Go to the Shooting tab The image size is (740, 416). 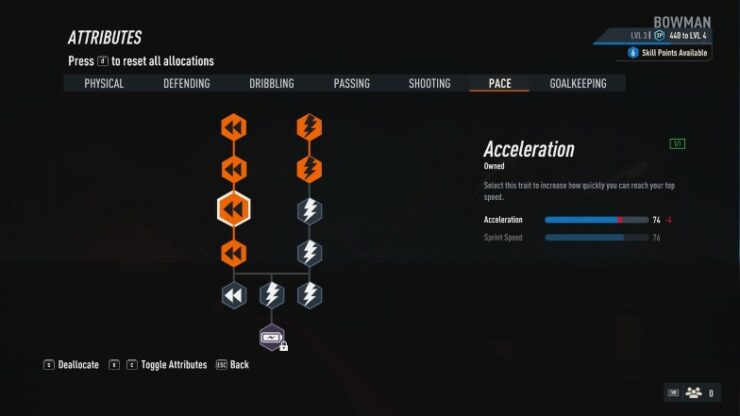coord(430,84)
